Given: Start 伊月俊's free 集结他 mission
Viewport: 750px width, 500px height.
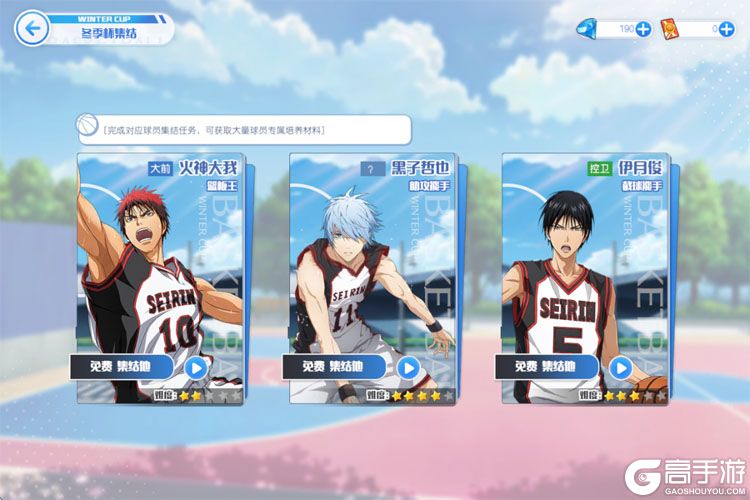Looking at the screenshot, I should click(620, 367).
